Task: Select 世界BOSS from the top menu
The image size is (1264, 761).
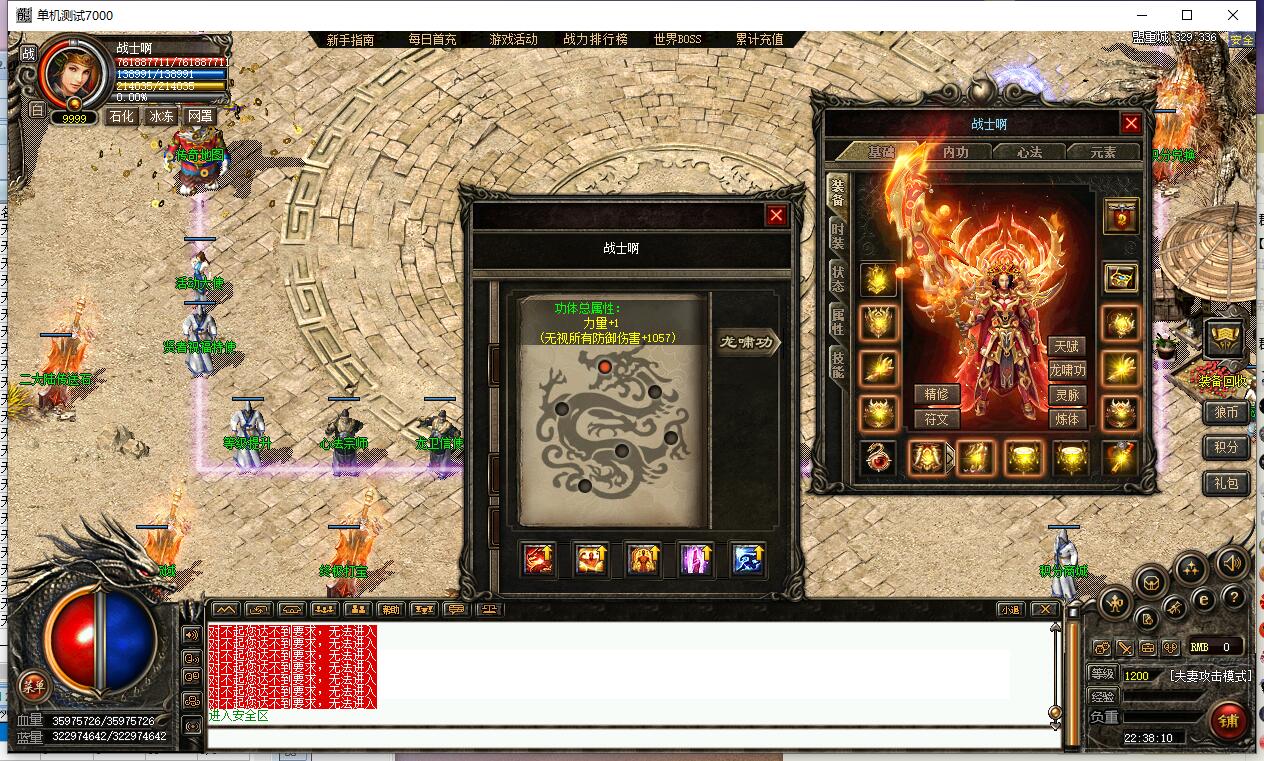Action: point(677,40)
